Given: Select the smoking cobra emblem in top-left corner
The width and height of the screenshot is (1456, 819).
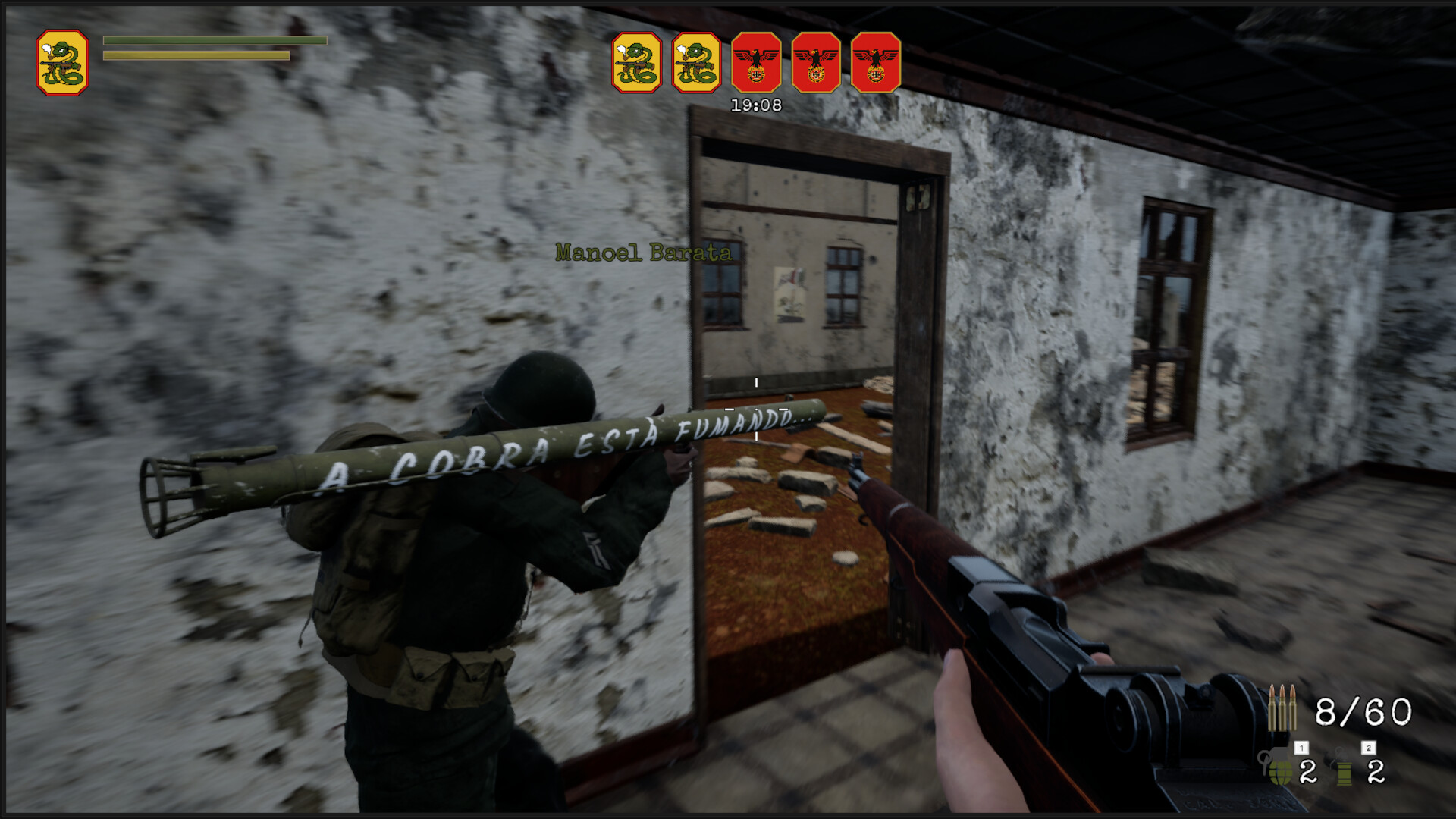Looking at the screenshot, I should [x=64, y=62].
